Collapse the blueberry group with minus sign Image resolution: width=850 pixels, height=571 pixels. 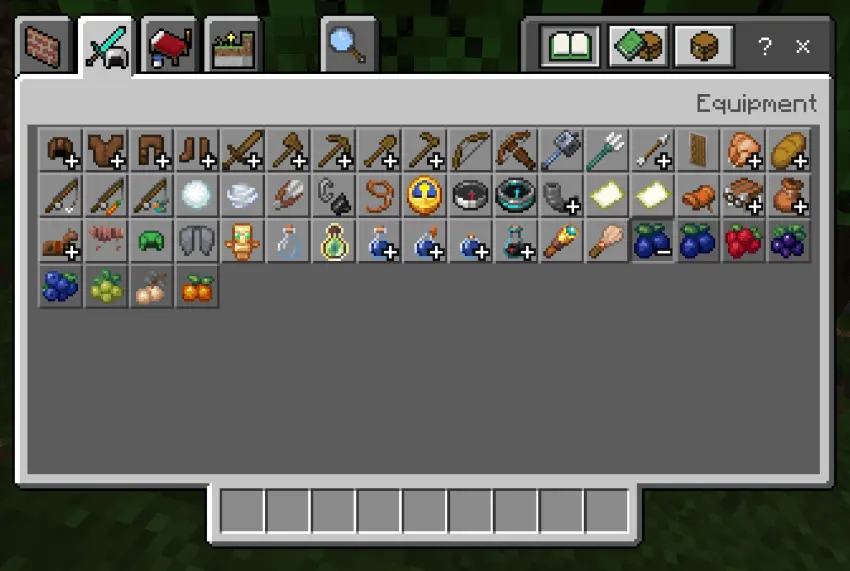point(653,241)
